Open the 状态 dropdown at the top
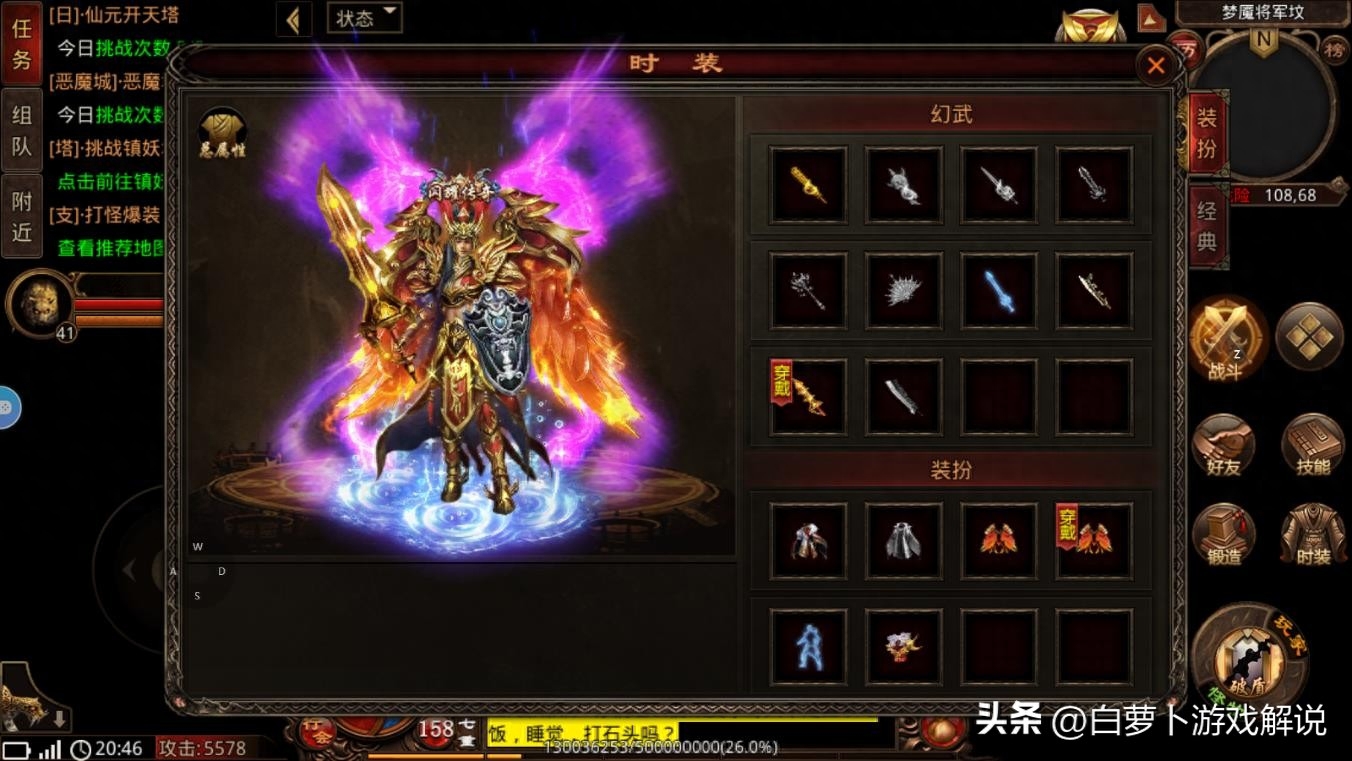 [x=364, y=18]
